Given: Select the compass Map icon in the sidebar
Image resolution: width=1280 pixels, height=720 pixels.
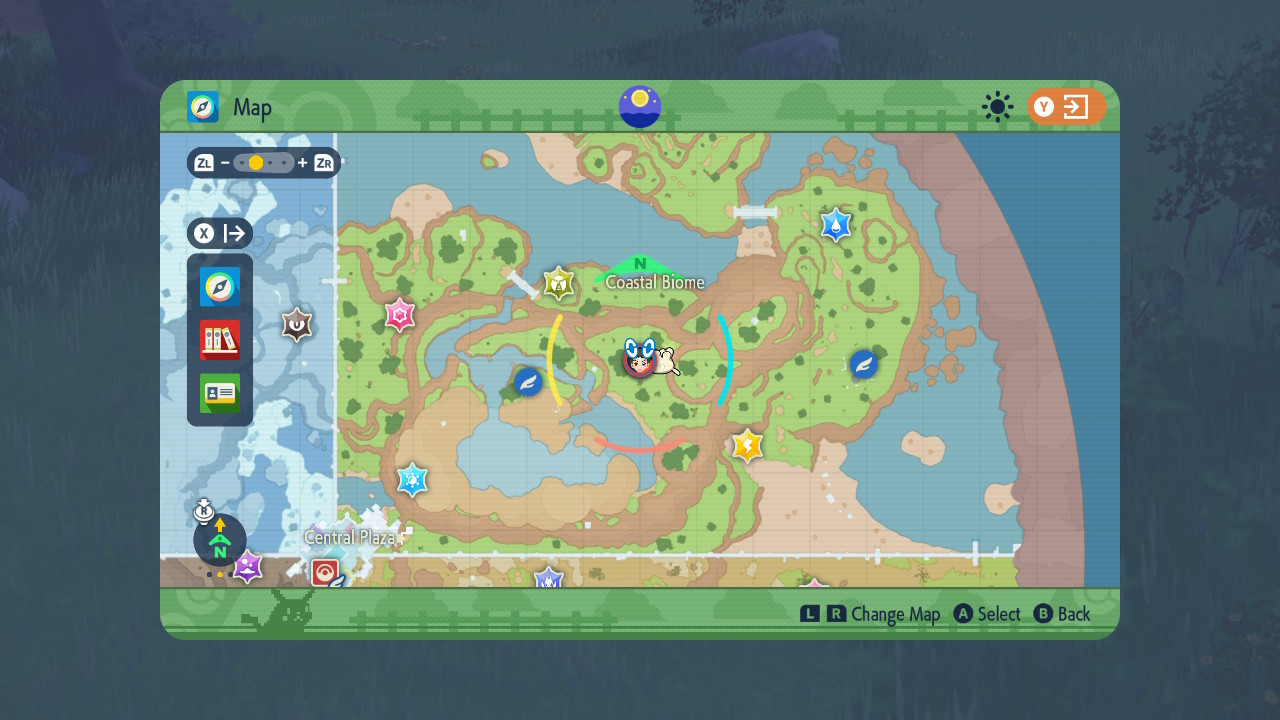Looking at the screenshot, I should coord(219,287).
